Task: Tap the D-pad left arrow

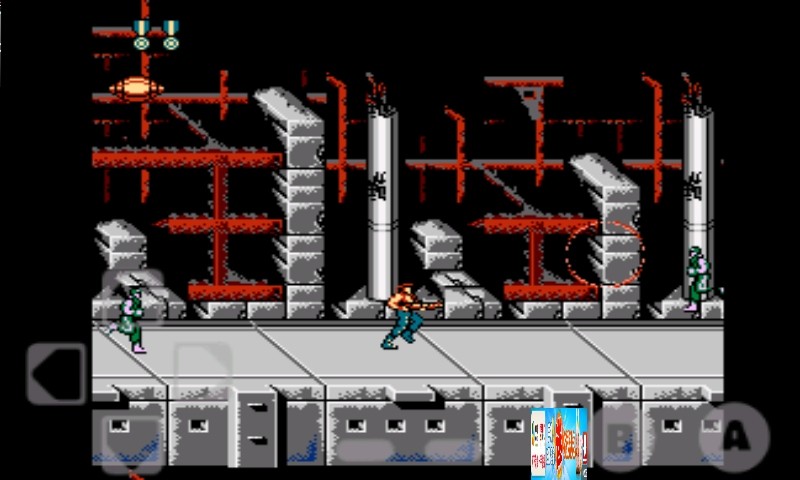Action: click(56, 373)
